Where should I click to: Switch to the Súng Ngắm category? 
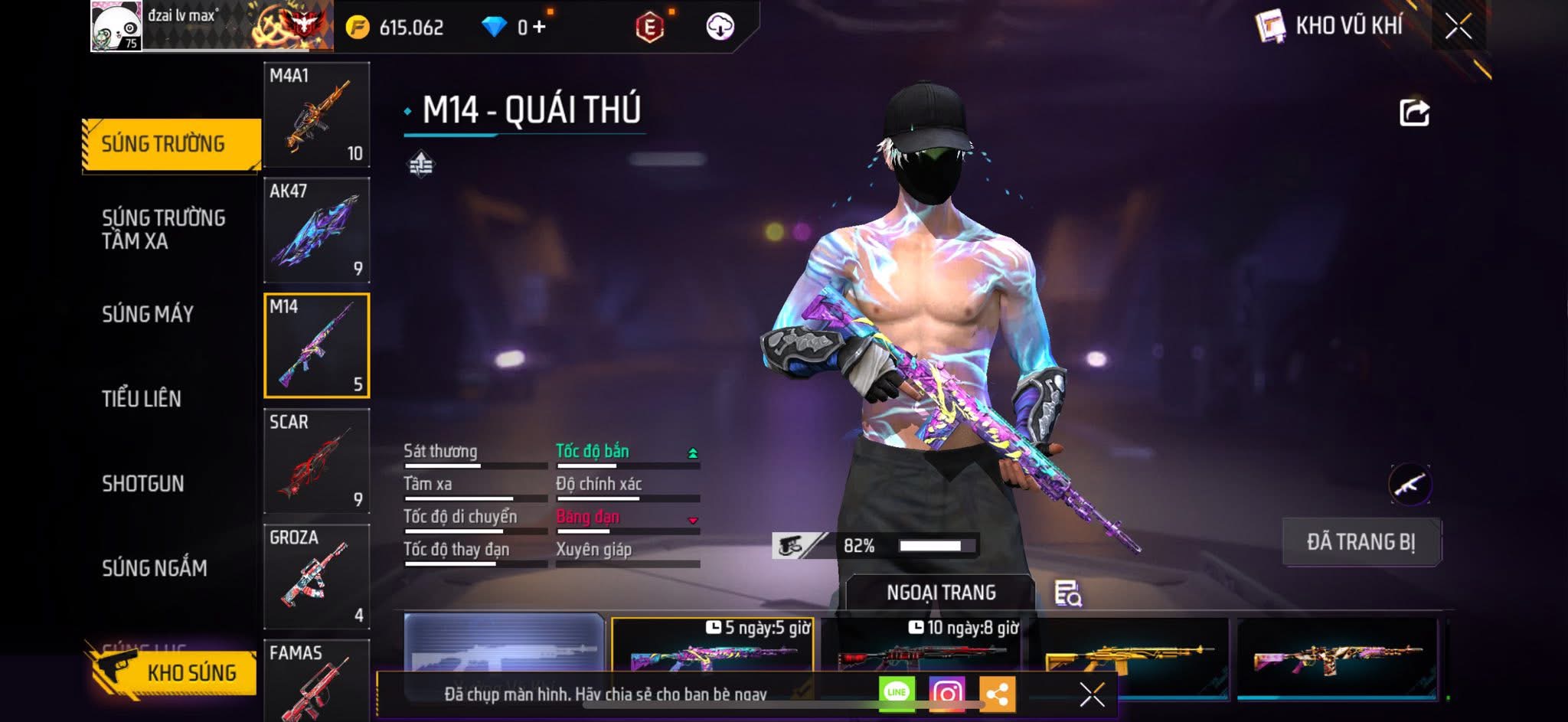click(154, 568)
